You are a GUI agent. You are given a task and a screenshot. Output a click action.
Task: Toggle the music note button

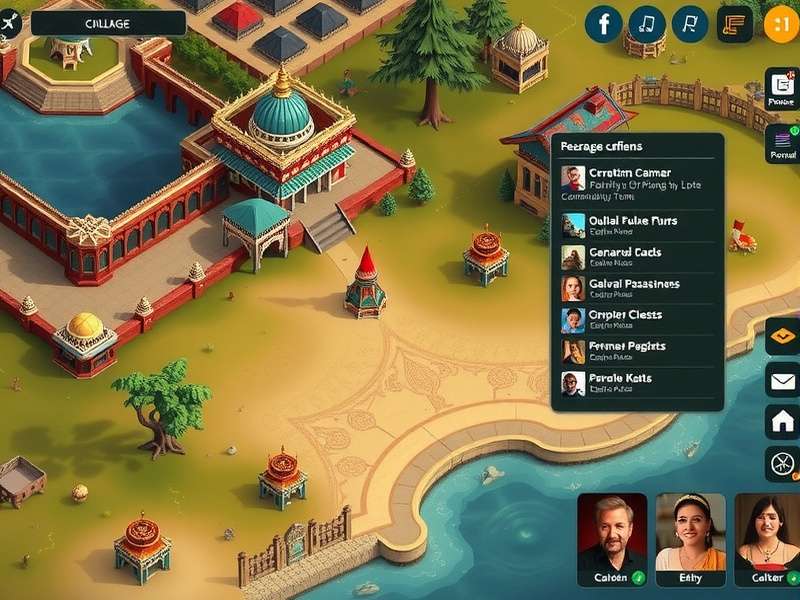coord(647,23)
